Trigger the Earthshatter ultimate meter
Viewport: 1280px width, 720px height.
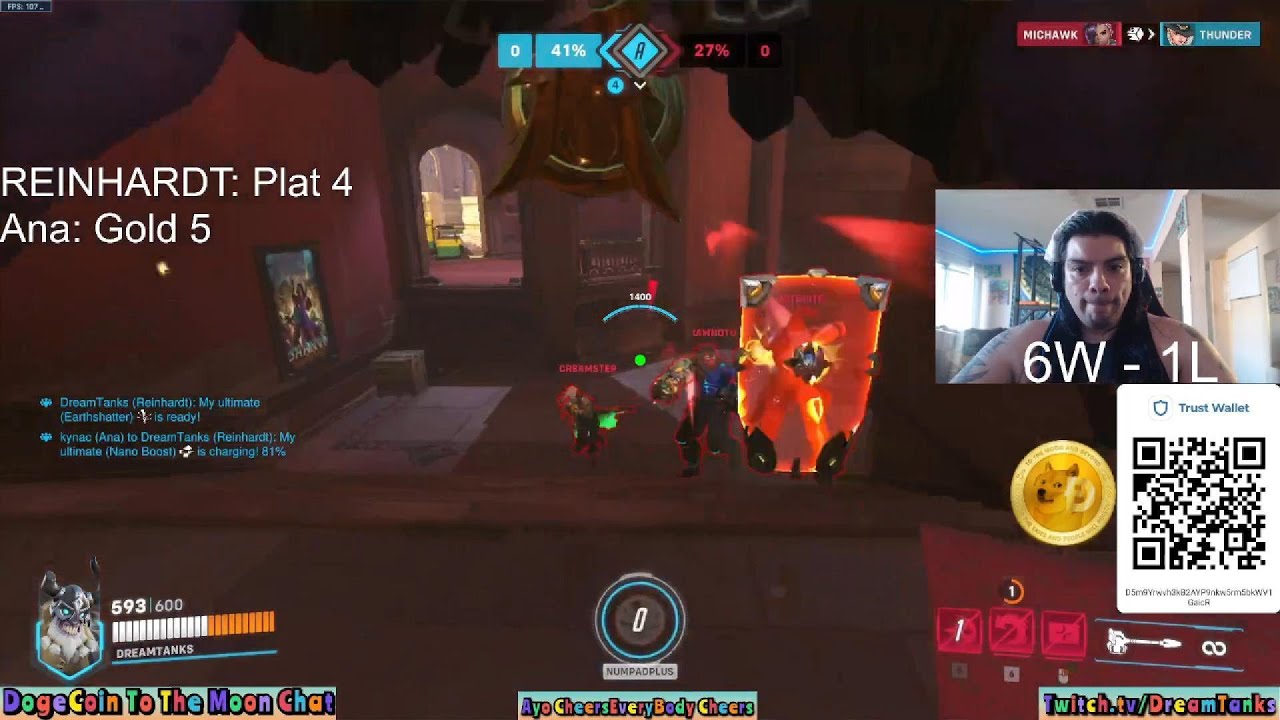(640, 621)
